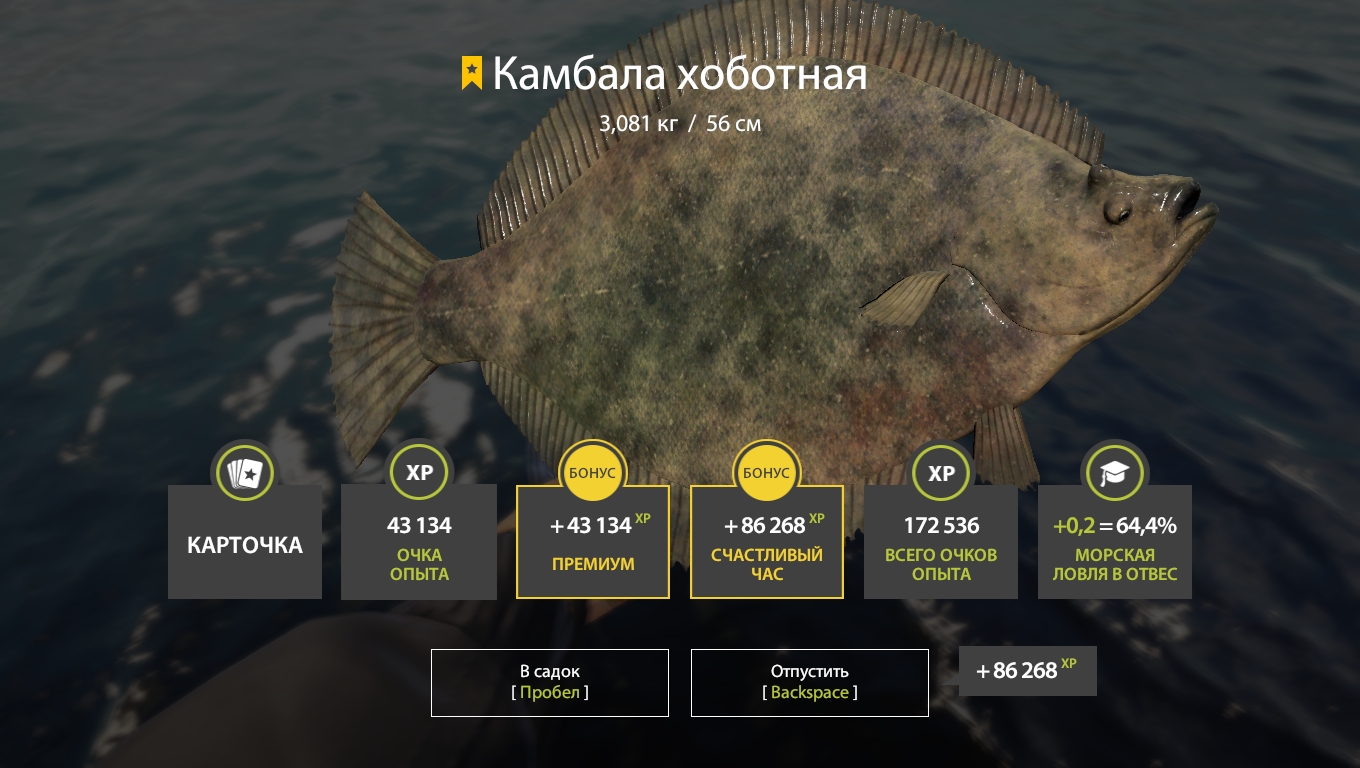Click the +0,2 = 64,4% skill progress value
The height and width of the screenshot is (768, 1360).
[x=1113, y=524]
